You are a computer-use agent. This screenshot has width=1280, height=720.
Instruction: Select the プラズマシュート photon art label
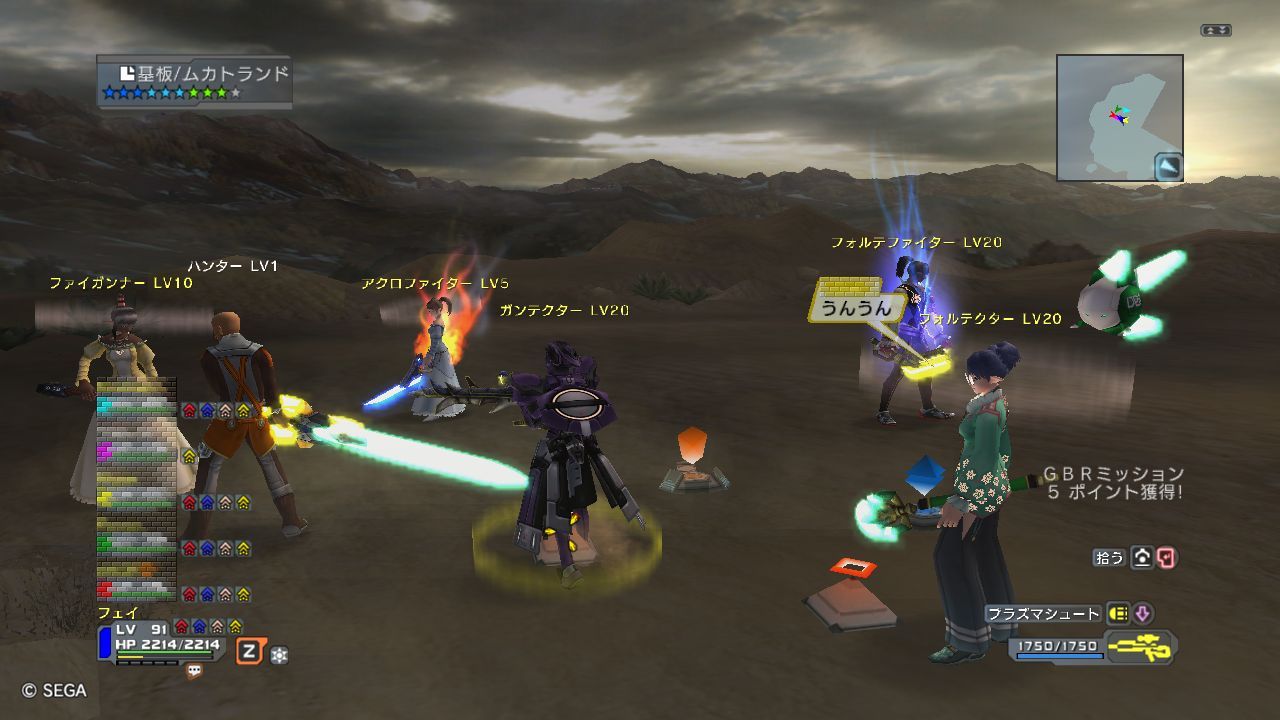(1043, 614)
